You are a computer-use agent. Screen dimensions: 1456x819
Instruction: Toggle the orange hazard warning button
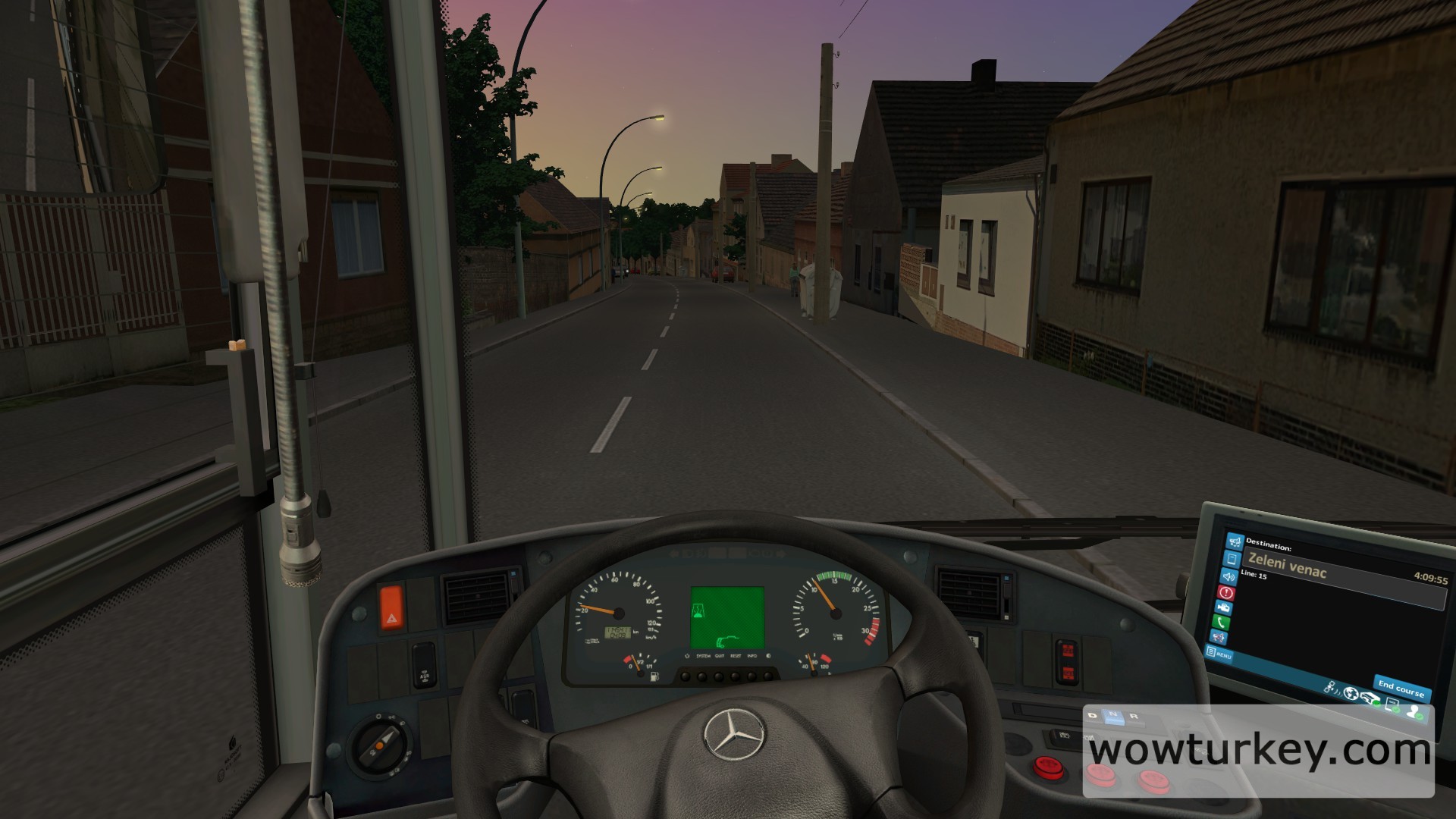coord(392,609)
